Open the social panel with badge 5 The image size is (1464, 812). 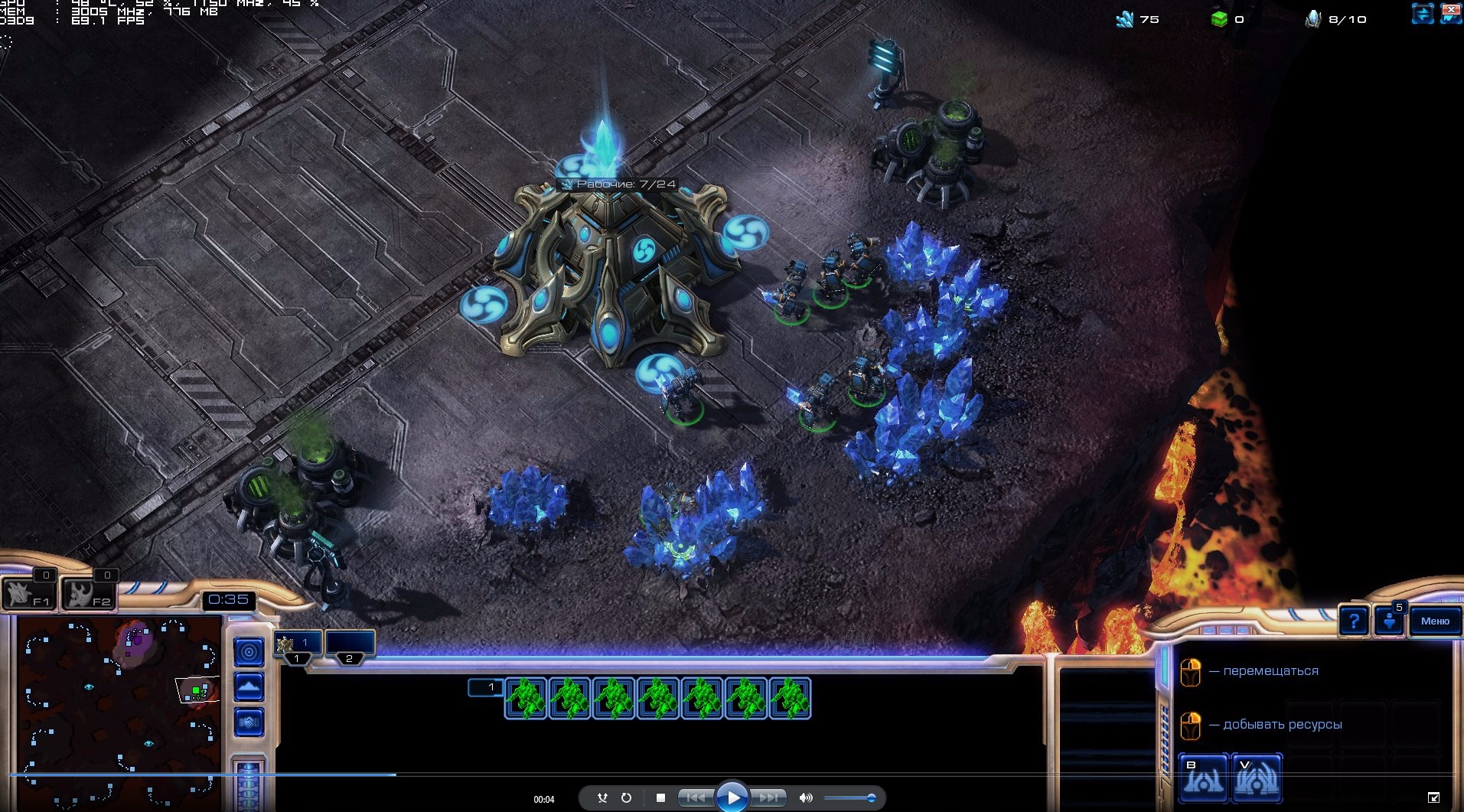(x=1389, y=621)
